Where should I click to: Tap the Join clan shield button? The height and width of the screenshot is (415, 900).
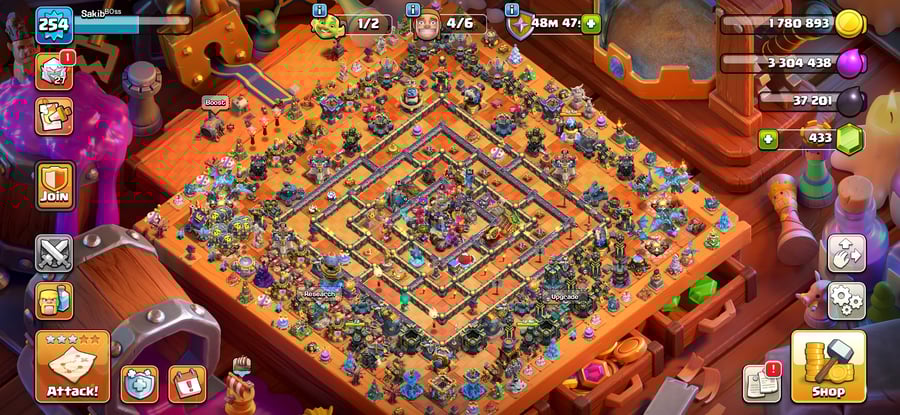click(55, 185)
